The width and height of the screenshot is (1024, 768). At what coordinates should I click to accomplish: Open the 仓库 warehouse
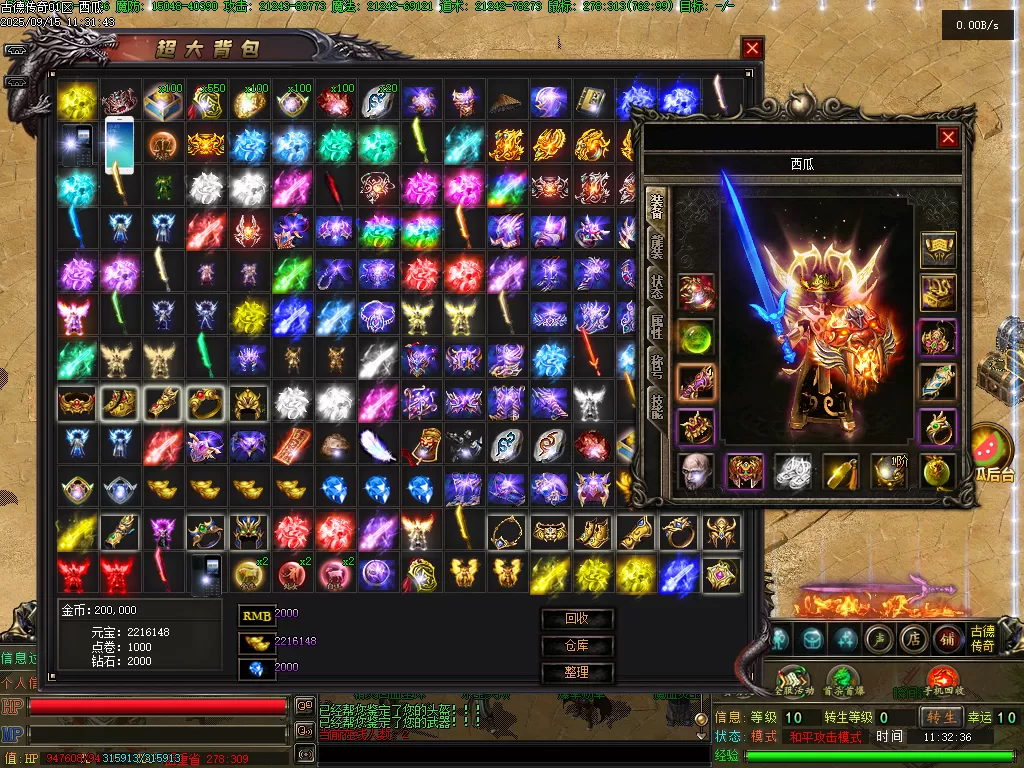click(577, 646)
